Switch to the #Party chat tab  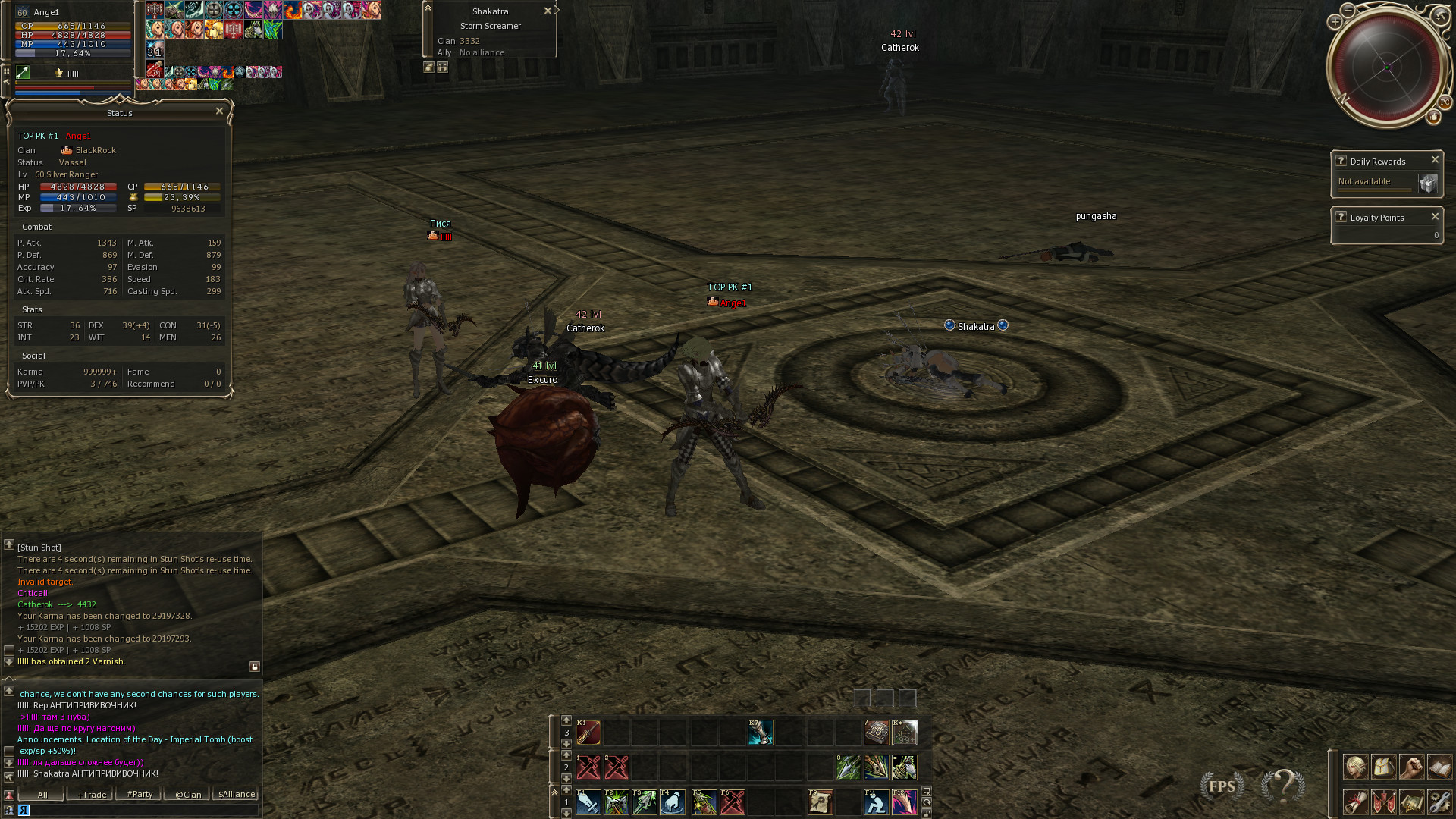(140, 795)
